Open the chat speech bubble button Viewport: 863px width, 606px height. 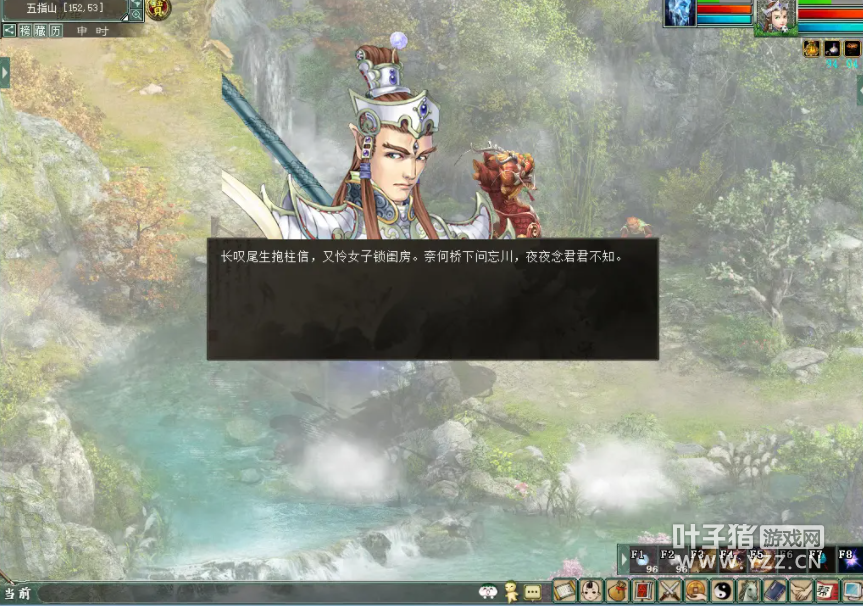(x=532, y=592)
